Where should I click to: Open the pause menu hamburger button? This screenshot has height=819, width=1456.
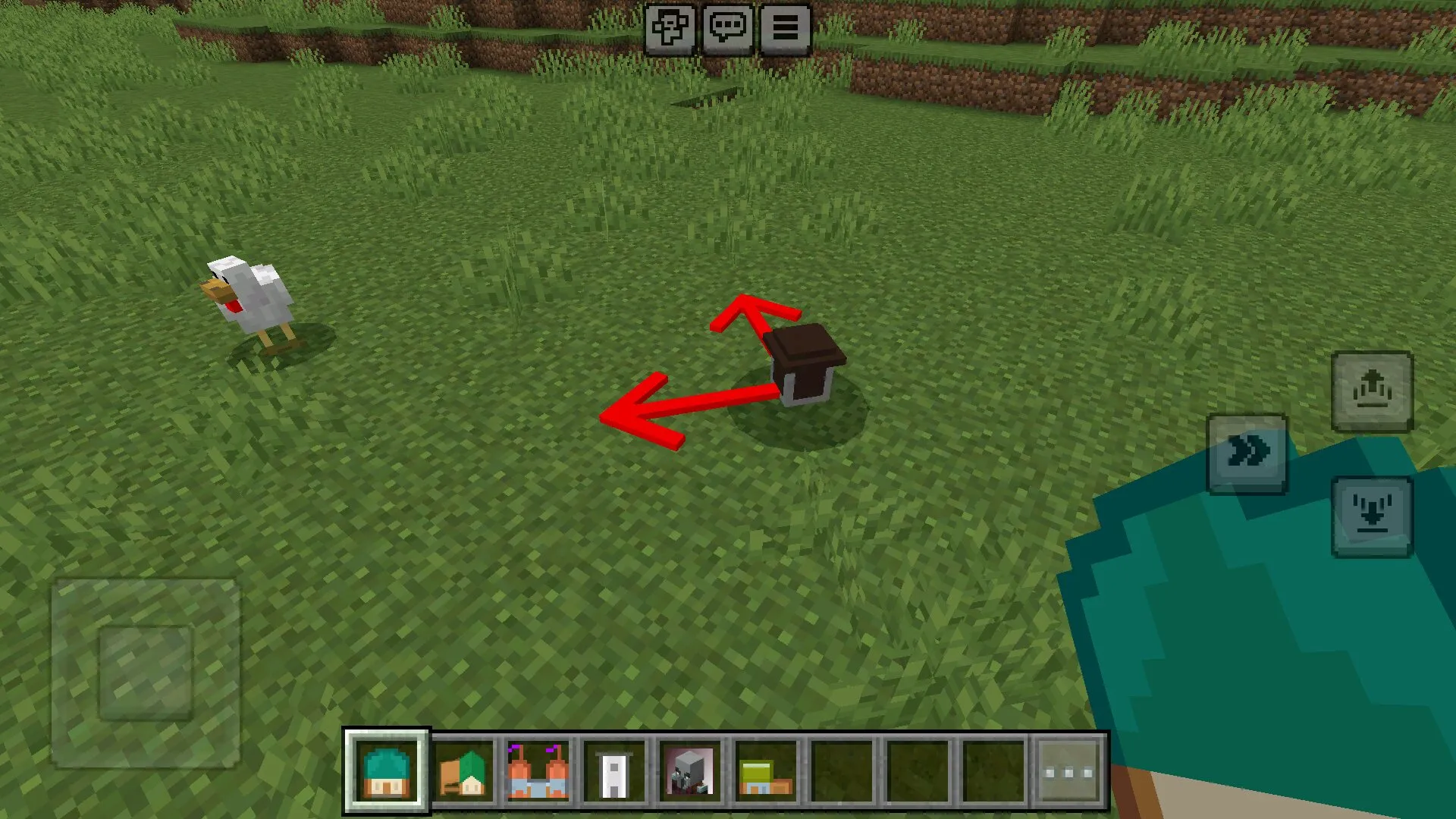pos(785,30)
